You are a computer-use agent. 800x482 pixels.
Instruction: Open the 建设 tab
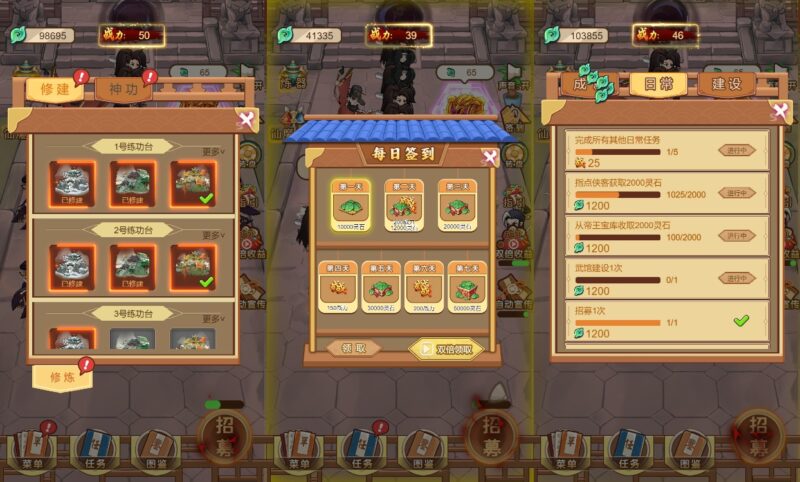pyautogui.click(x=725, y=84)
